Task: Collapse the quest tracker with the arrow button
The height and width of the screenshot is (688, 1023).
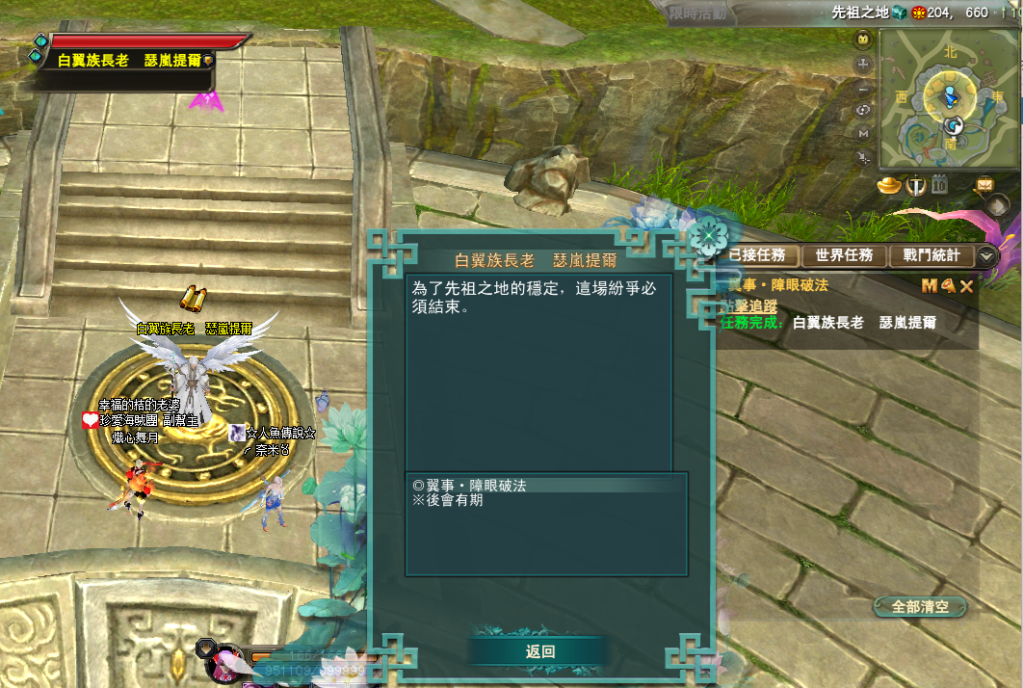Action: point(987,256)
